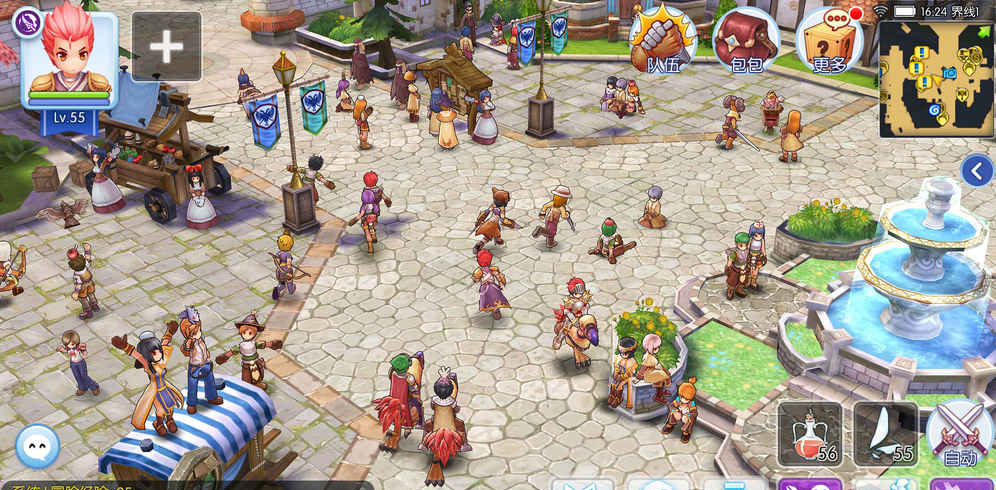Use the white wing item slot
996x490 pixels.
(x=886, y=434)
